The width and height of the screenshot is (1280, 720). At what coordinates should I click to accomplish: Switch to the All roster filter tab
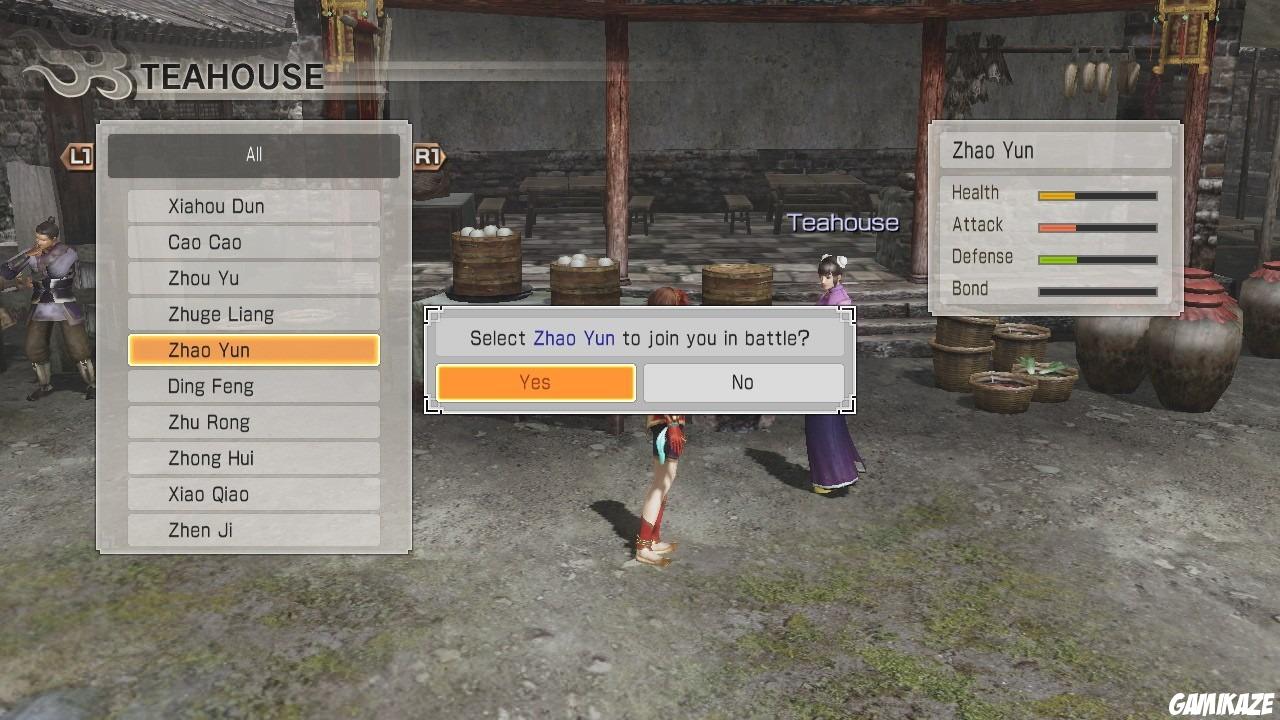pyautogui.click(x=253, y=154)
